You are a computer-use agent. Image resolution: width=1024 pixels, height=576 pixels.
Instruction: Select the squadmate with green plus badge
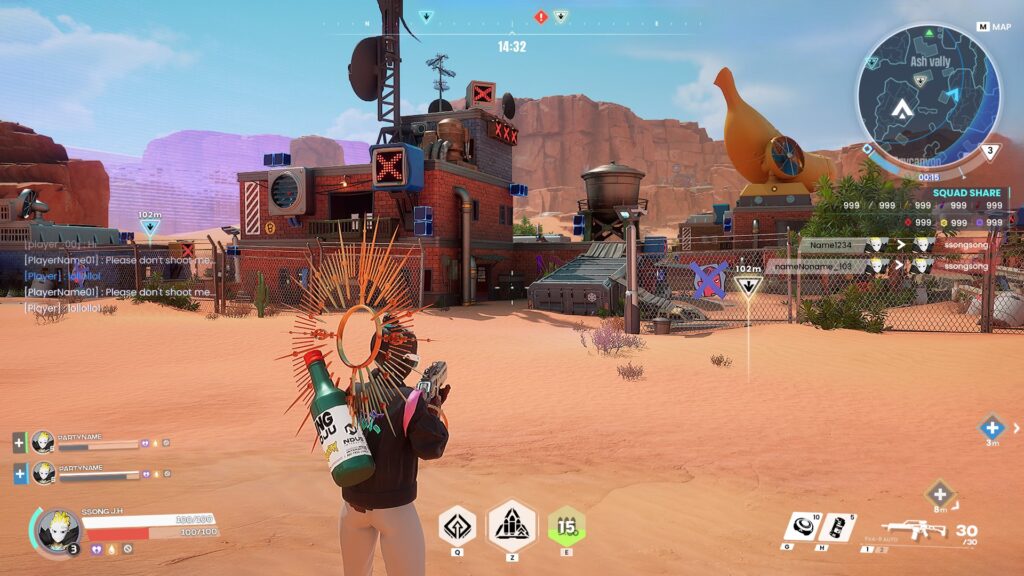[x=42, y=442]
